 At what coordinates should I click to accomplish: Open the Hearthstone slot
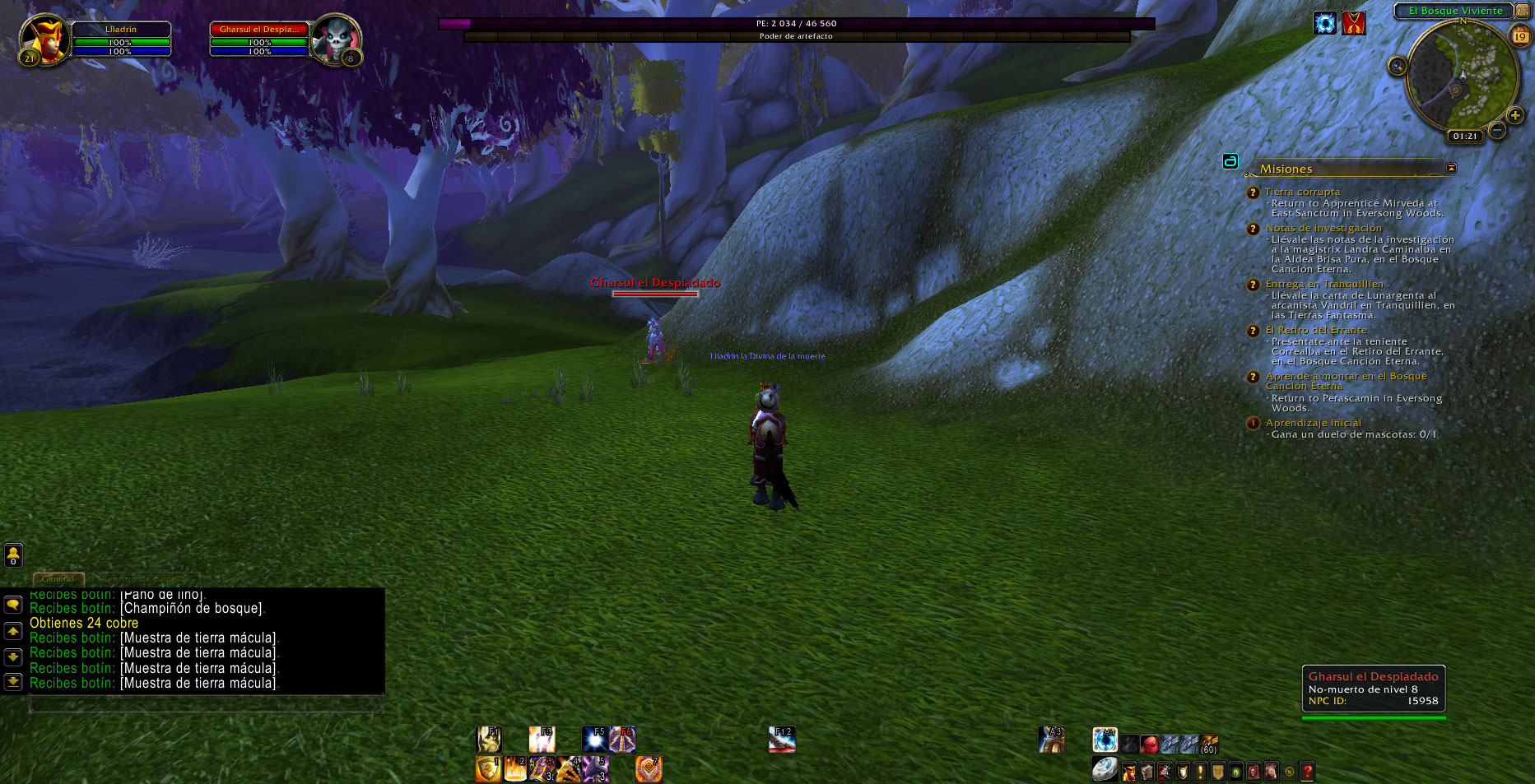click(x=1105, y=769)
